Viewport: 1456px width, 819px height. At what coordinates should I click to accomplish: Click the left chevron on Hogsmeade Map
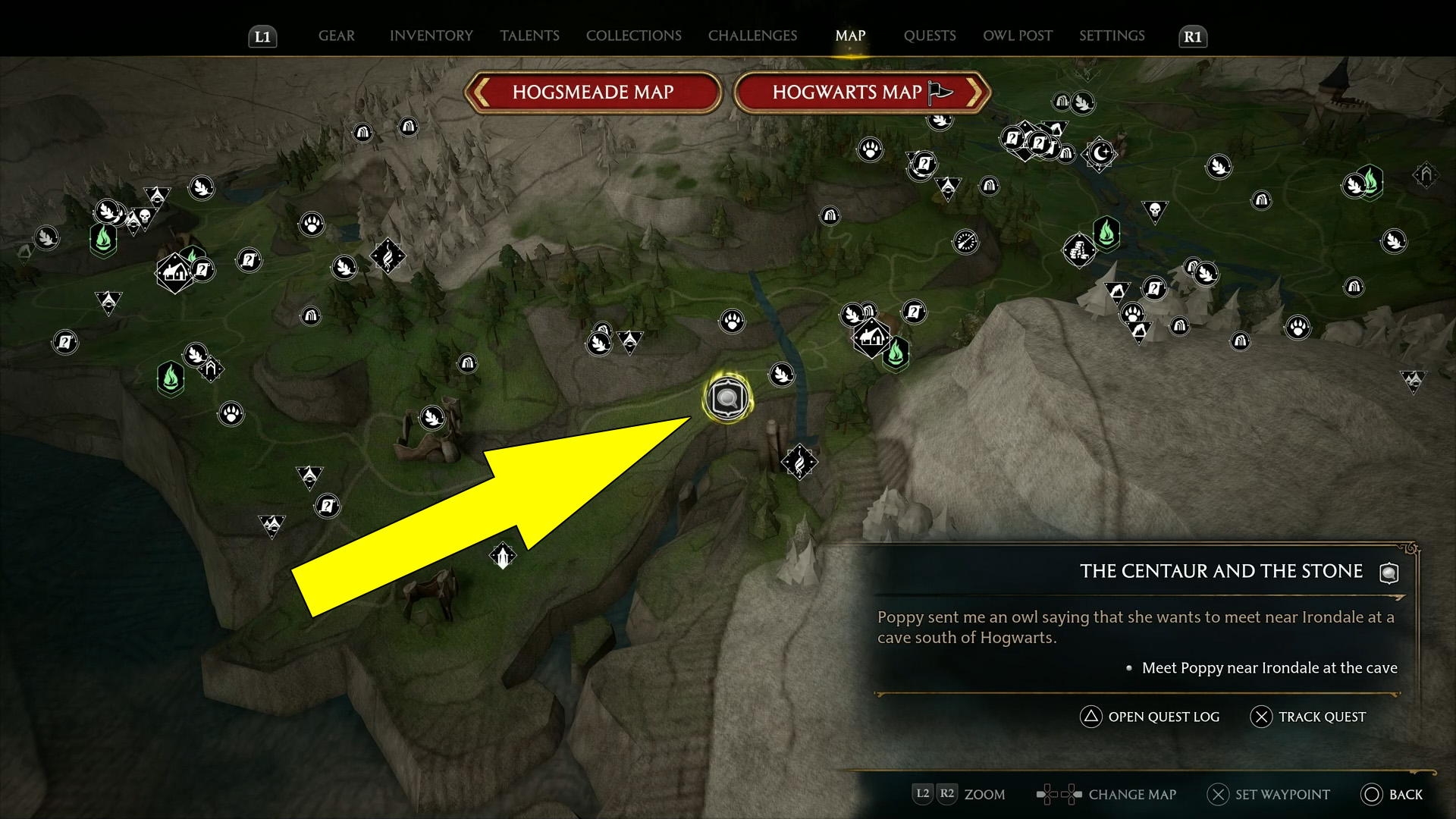[x=481, y=92]
